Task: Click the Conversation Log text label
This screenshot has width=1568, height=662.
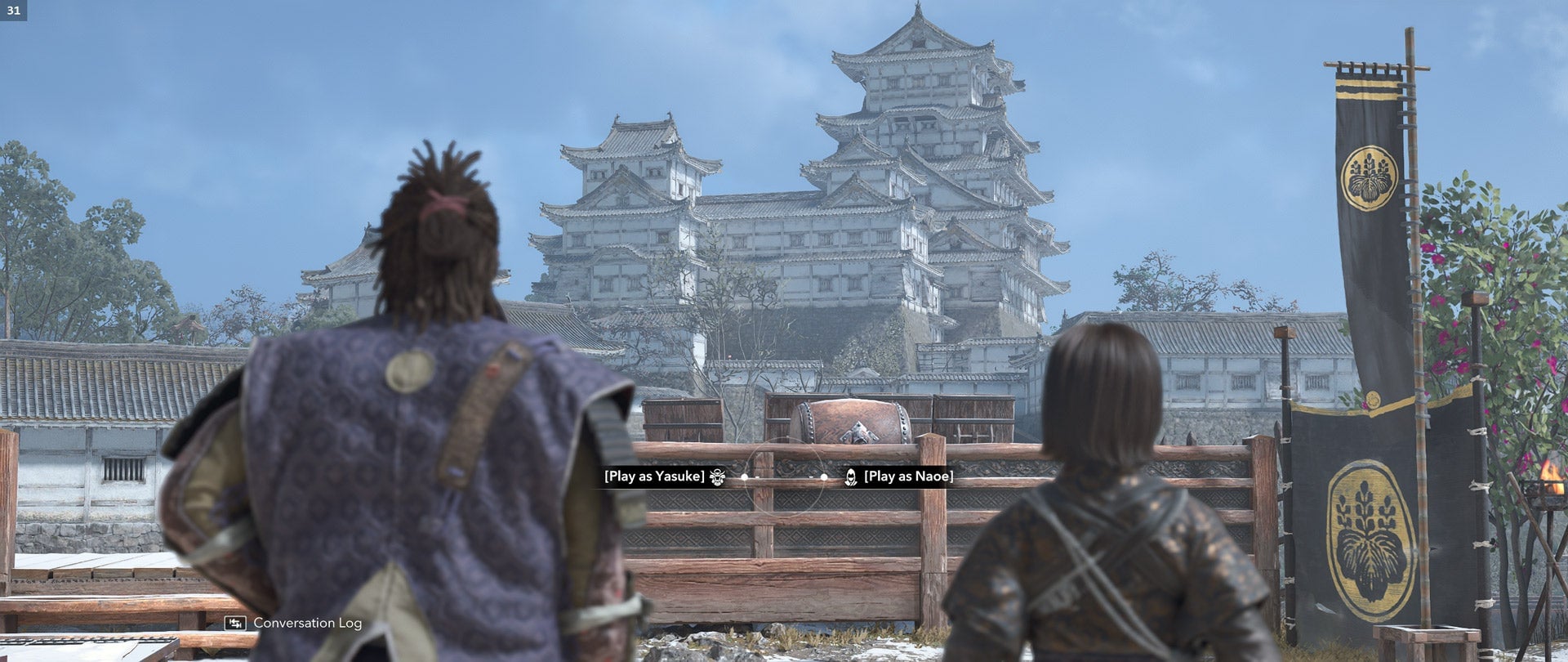Action: click(x=306, y=622)
